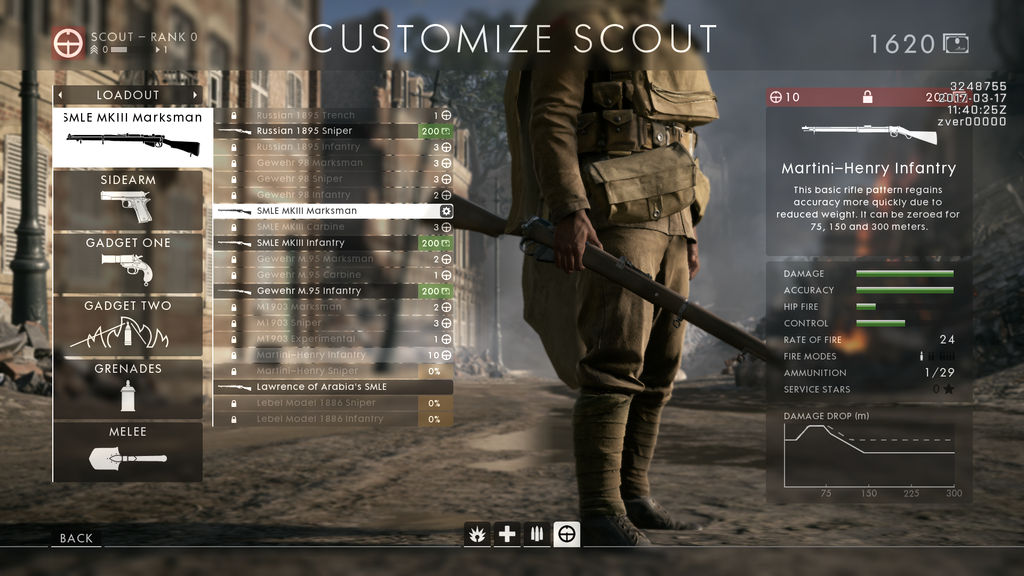
Task: Select the Scout class crosshair tab
Action: (567, 534)
